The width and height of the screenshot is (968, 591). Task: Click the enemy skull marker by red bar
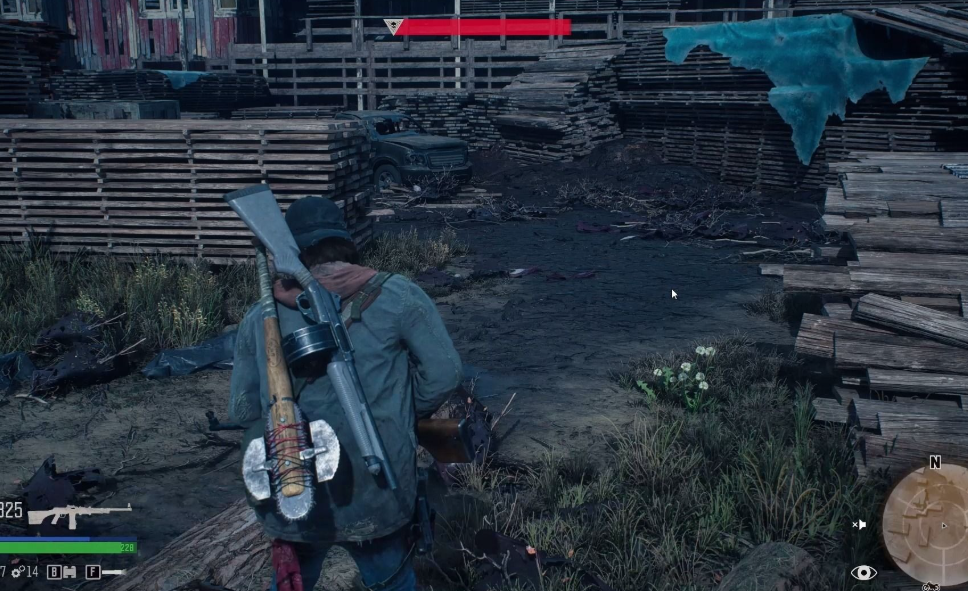pyautogui.click(x=392, y=27)
